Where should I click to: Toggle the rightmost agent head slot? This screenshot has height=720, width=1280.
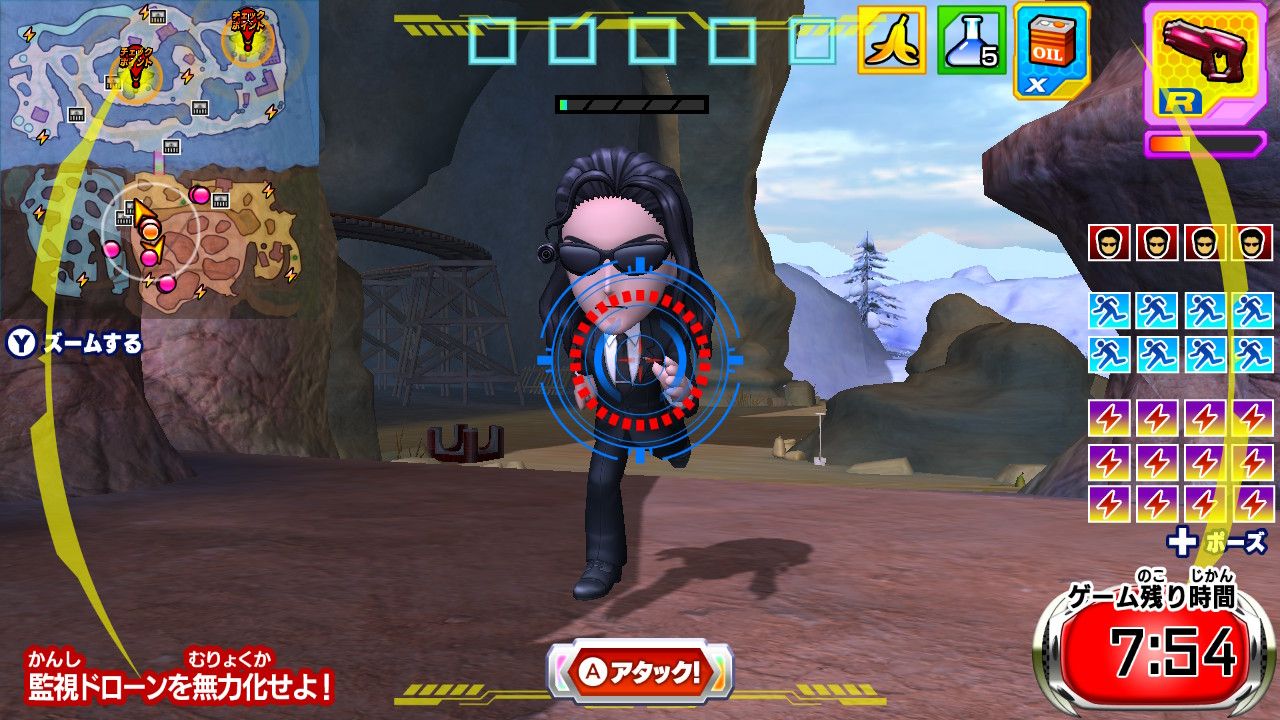(x=1250, y=240)
